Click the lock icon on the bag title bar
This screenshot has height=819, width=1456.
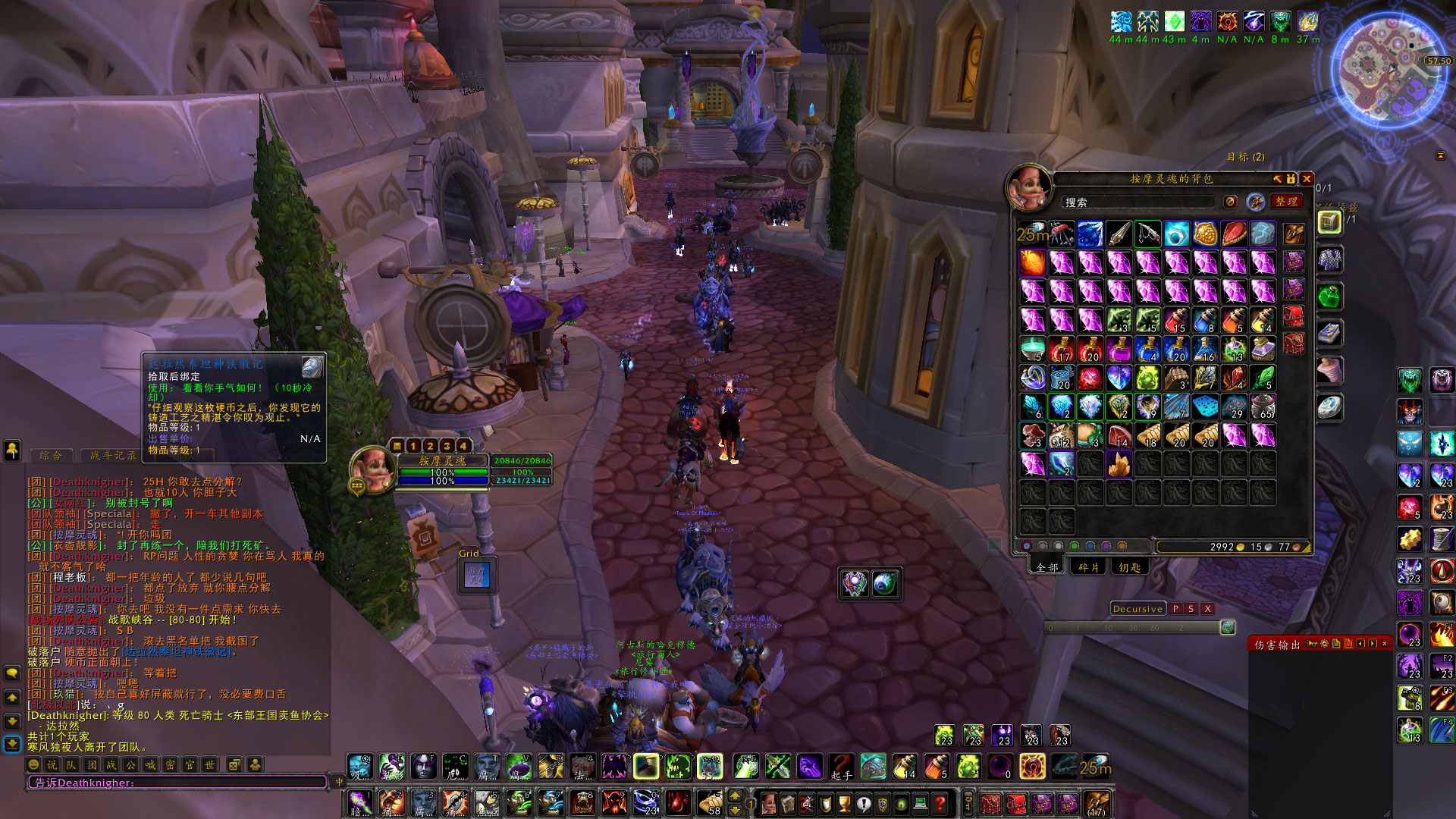click(x=1290, y=179)
